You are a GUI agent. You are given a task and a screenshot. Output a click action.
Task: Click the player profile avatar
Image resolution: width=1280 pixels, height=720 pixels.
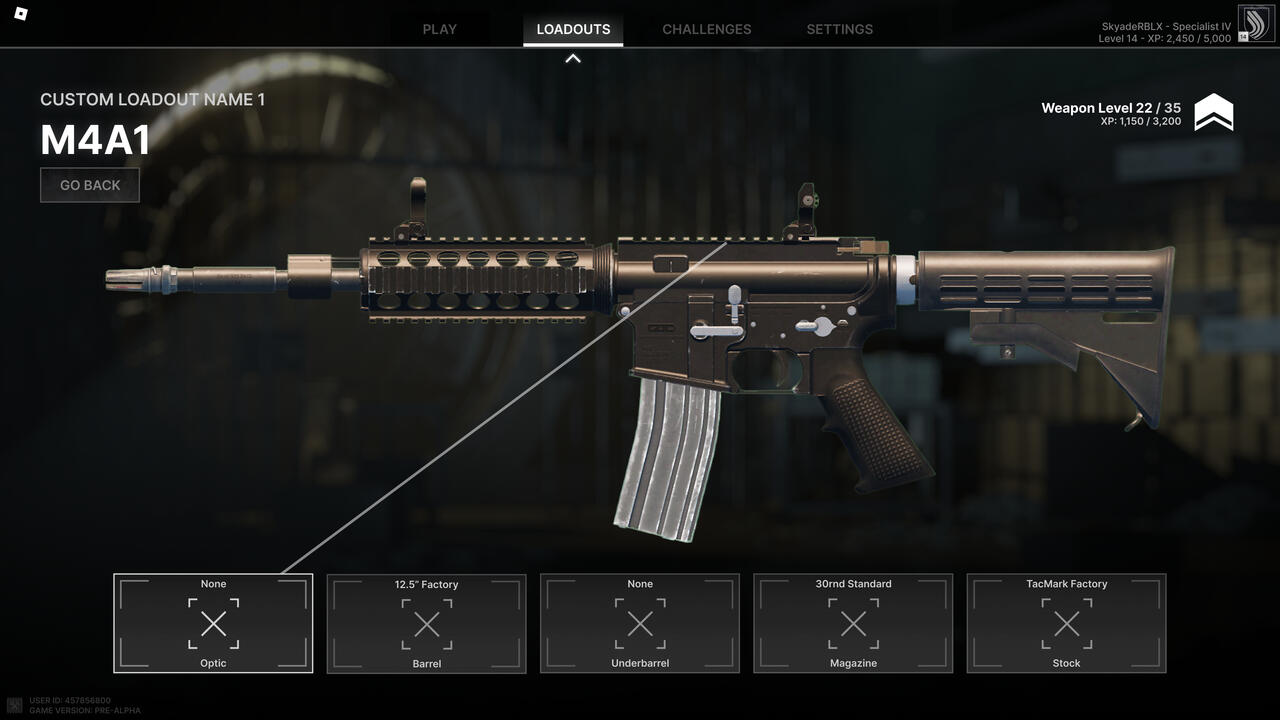tap(1256, 24)
